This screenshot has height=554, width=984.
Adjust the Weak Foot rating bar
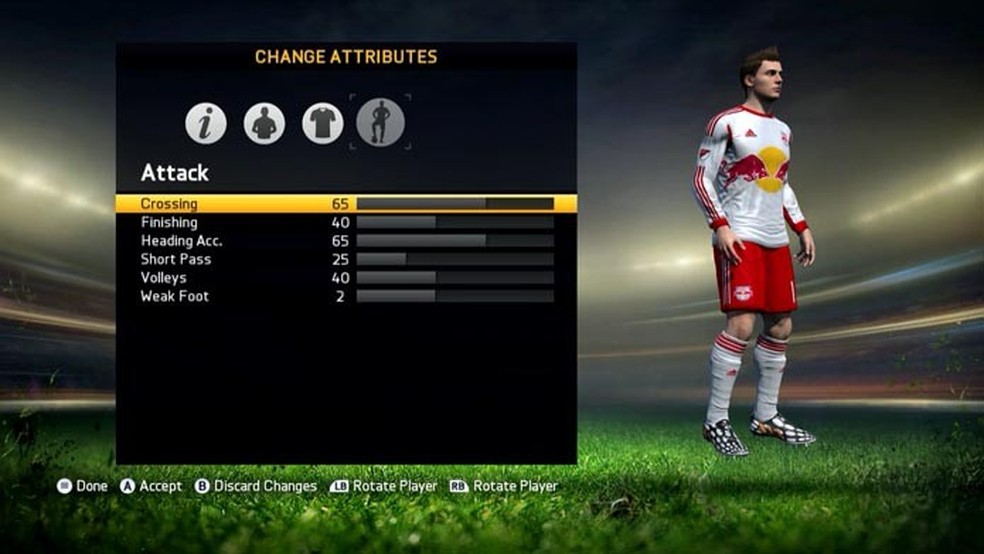coord(455,296)
